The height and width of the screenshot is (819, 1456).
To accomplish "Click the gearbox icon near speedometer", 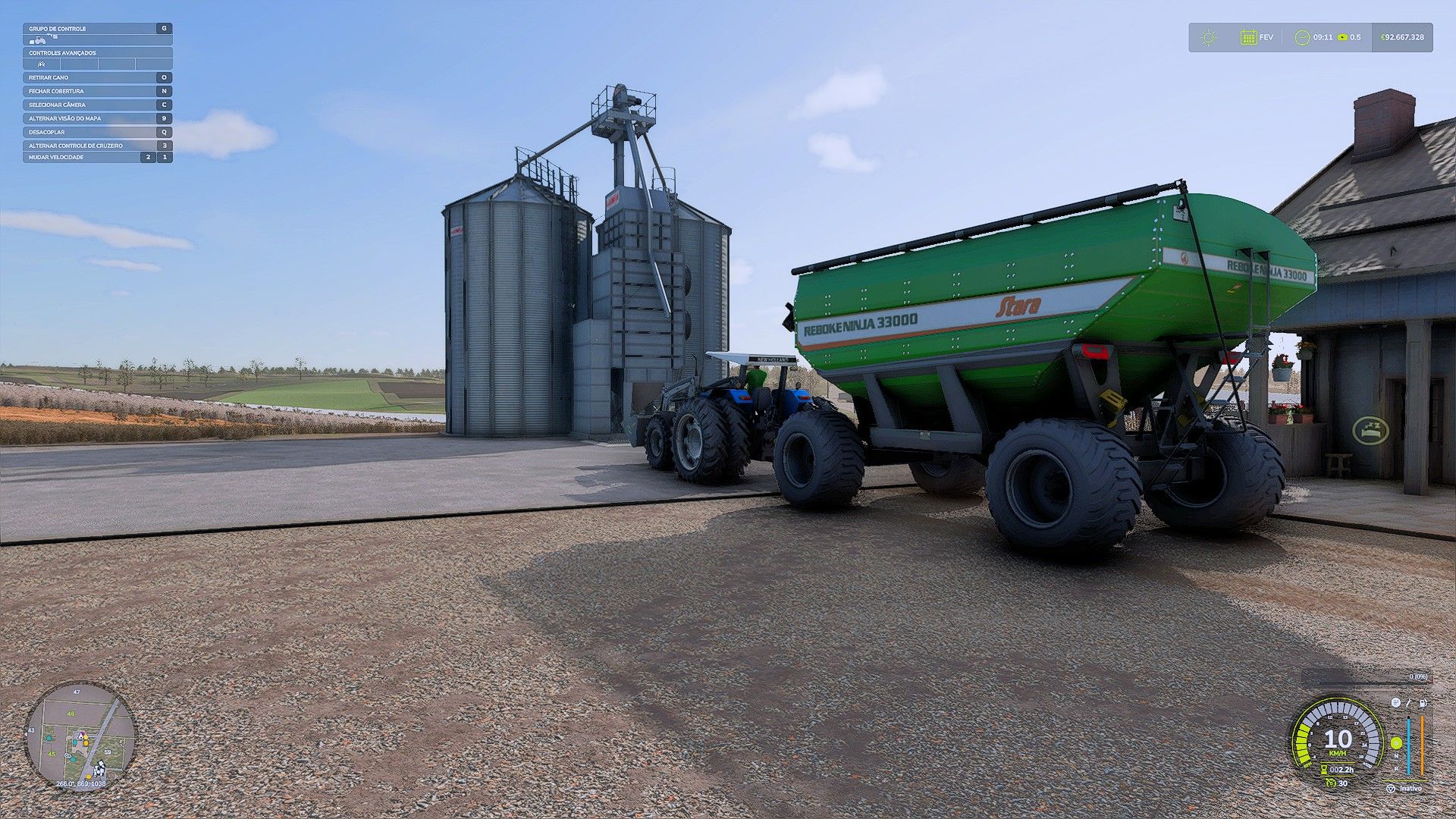I will pyautogui.click(x=1395, y=703).
